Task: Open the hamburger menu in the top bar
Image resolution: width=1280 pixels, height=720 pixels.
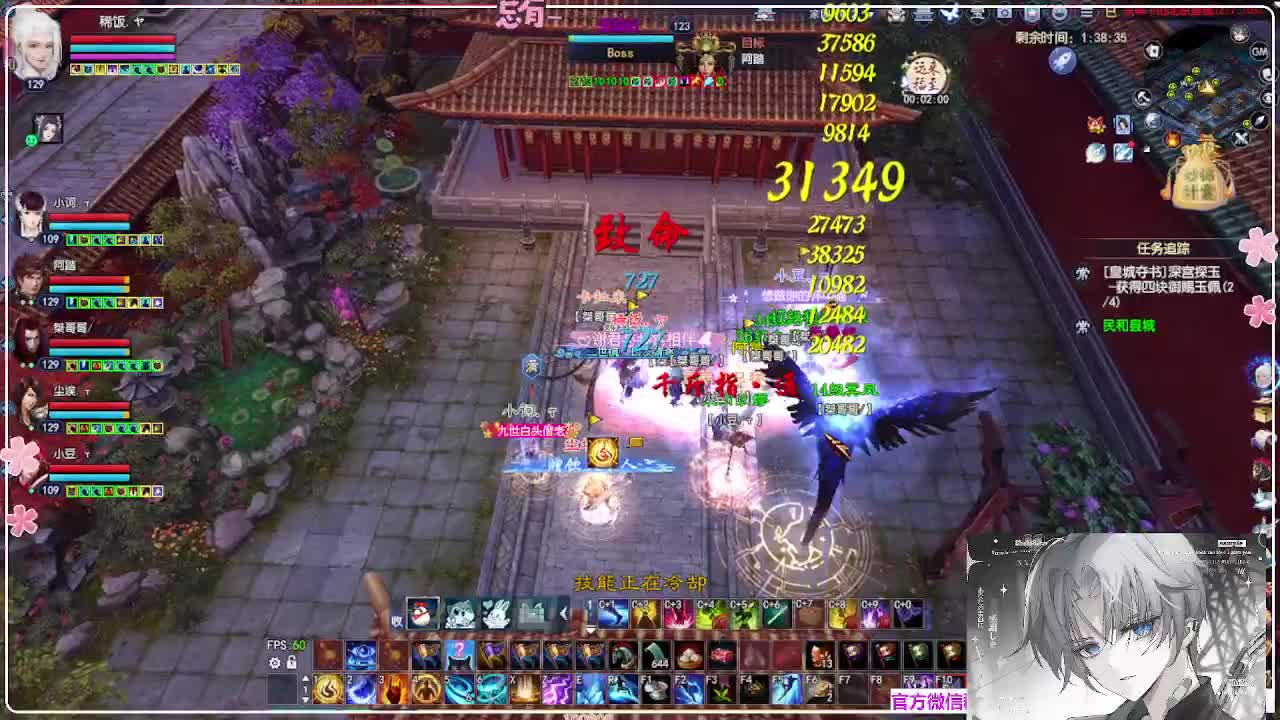Action: point(1088,12)
